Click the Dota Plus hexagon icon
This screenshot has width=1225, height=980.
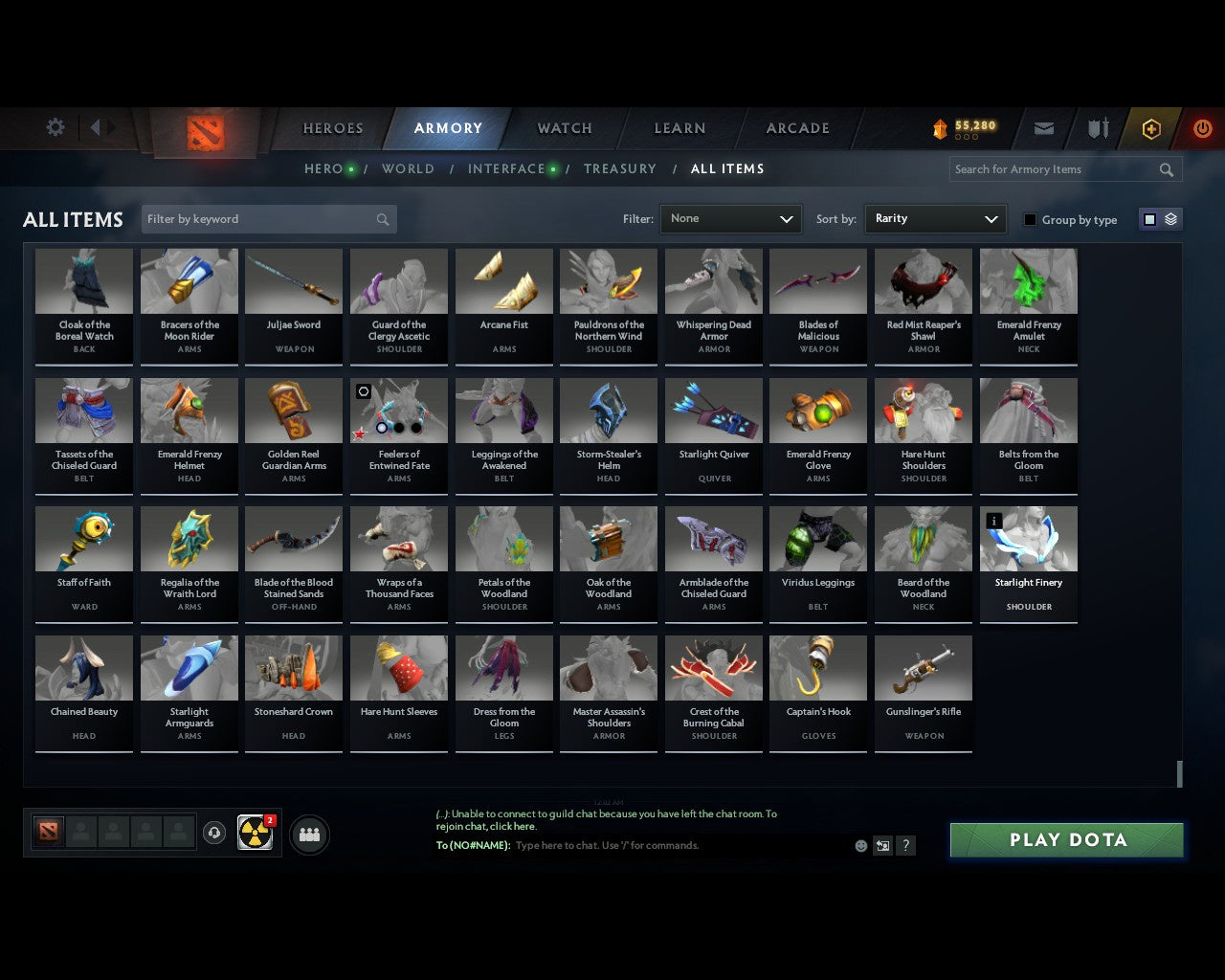point(1149,128)
